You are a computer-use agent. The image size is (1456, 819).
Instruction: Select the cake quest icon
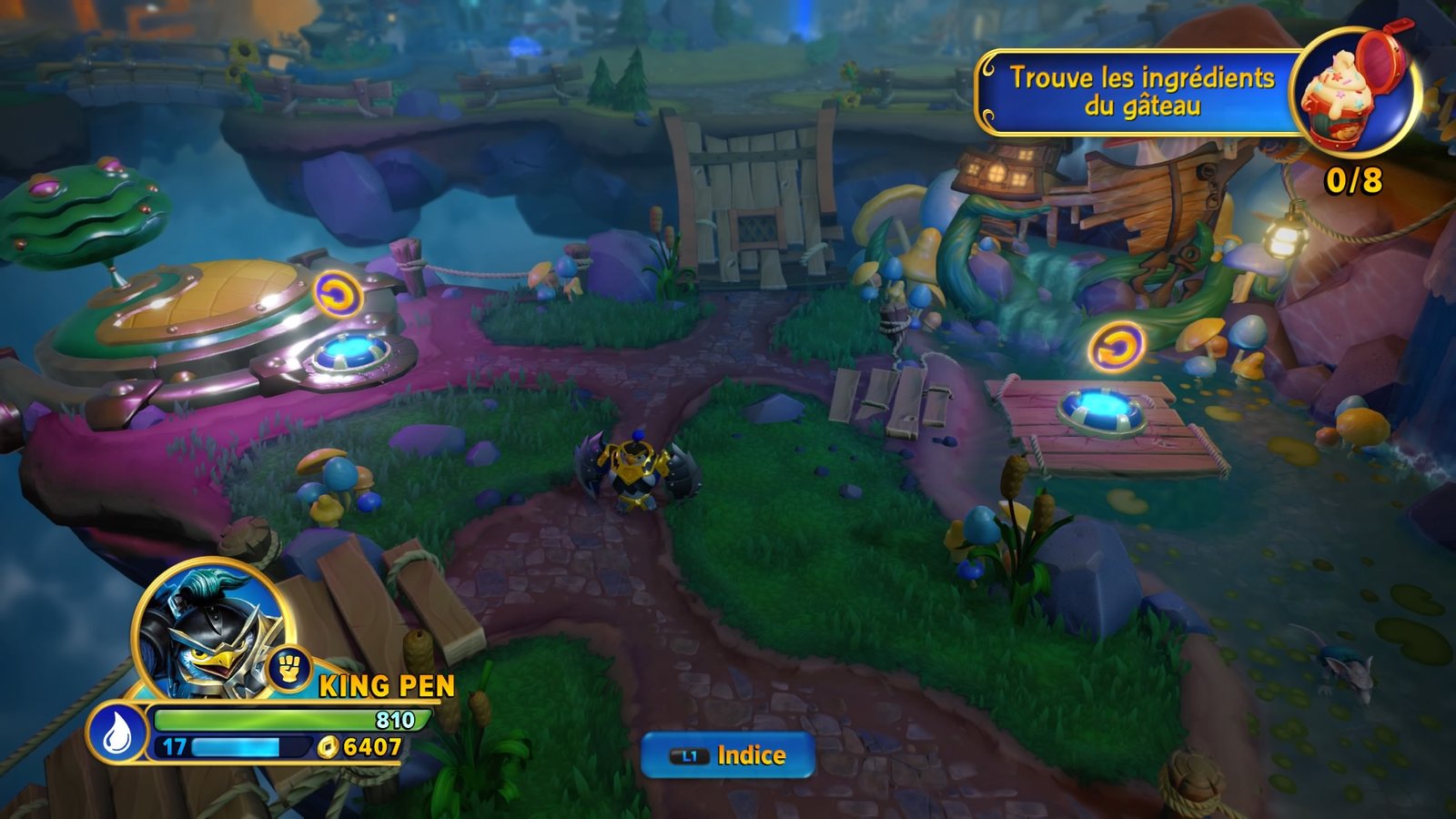click(x=1354, y=94)
